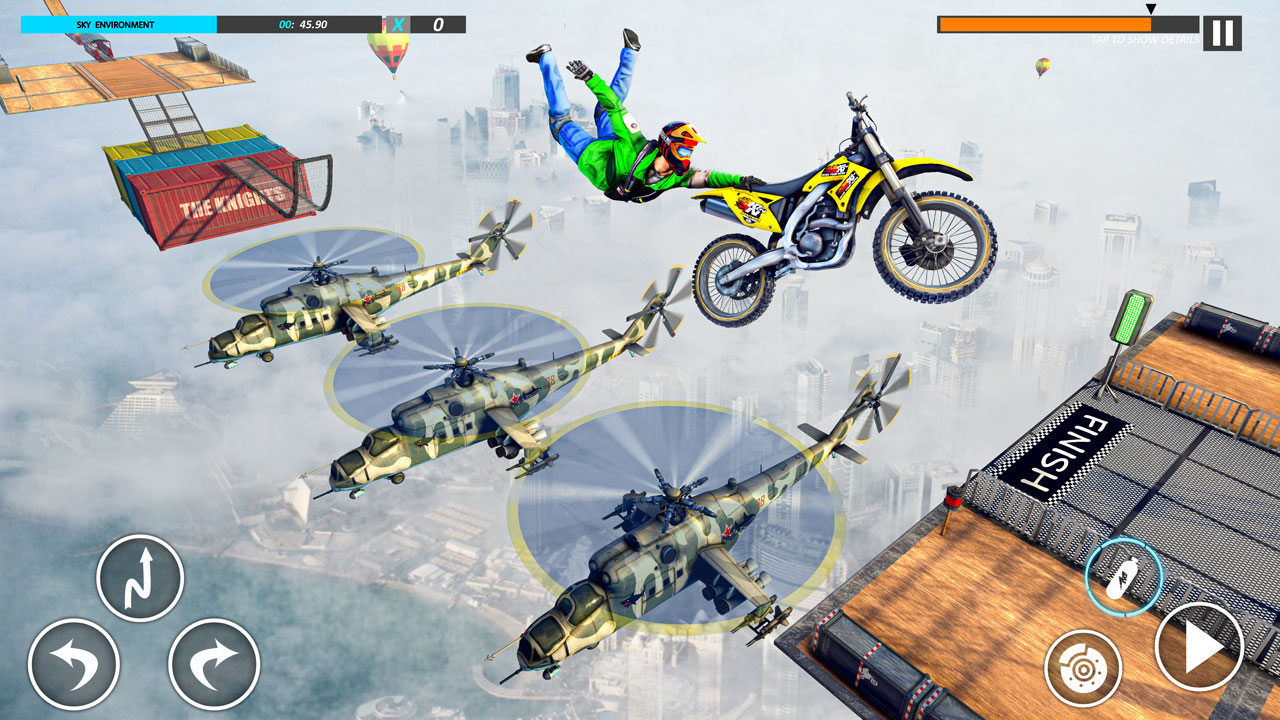Tap the lightning bolt on the nitro canister
The image size is (1280, 720).
[x=1124, y=580]
